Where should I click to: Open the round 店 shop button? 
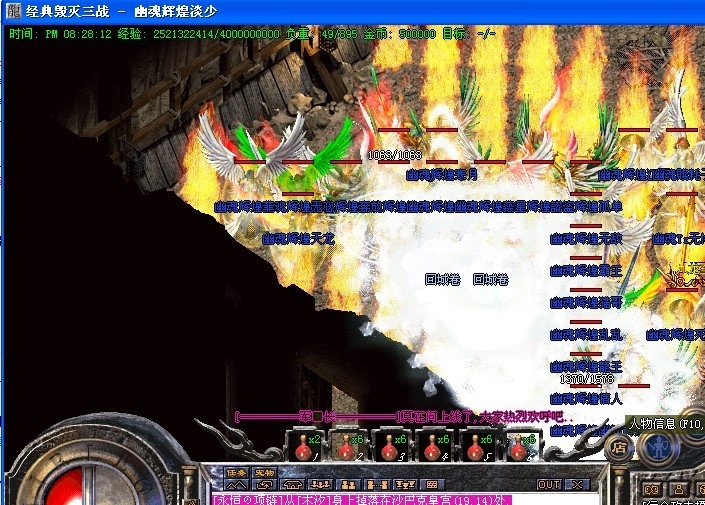619,447
